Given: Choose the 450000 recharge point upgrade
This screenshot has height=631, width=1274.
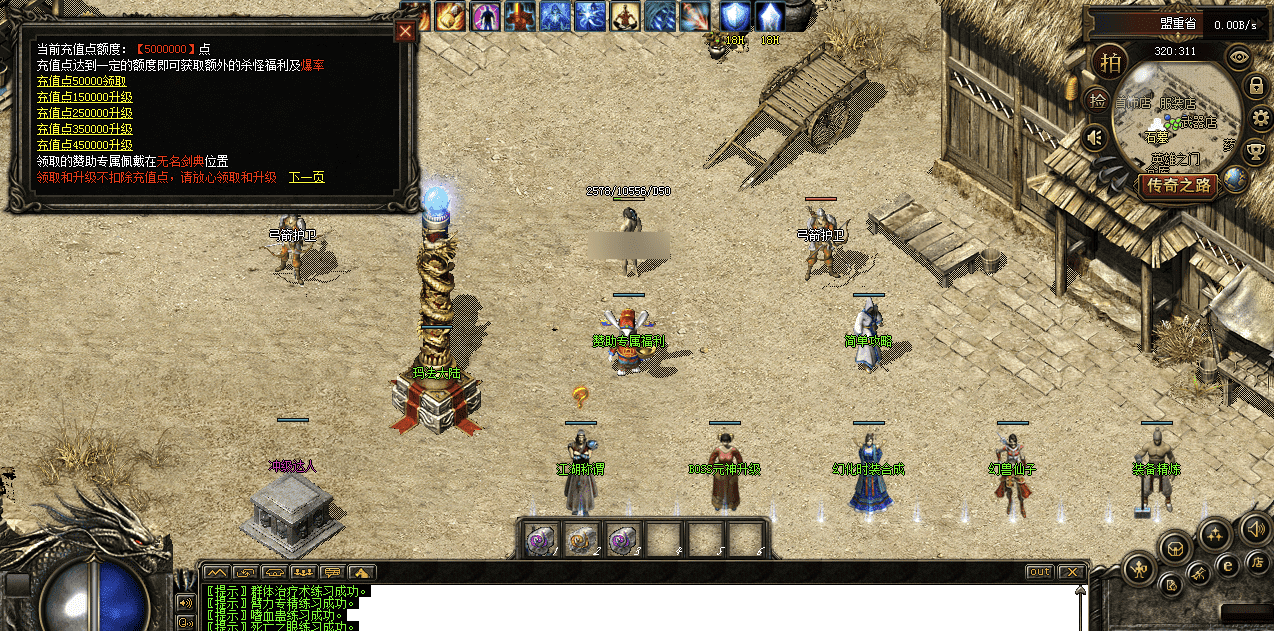Looking at the screenshot, I should point(84,145).
